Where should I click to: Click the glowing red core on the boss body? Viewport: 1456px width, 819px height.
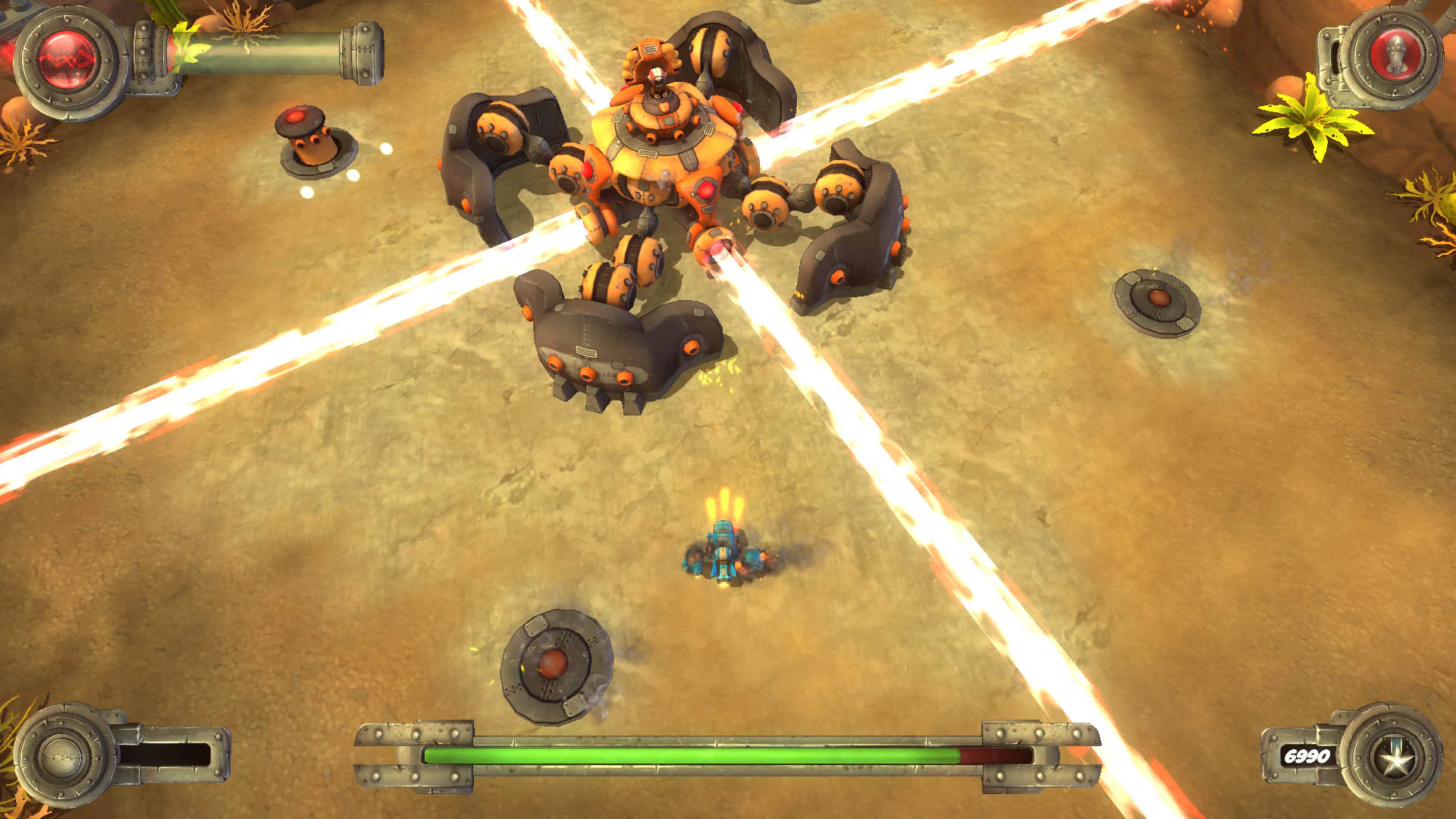pos(705,190)
